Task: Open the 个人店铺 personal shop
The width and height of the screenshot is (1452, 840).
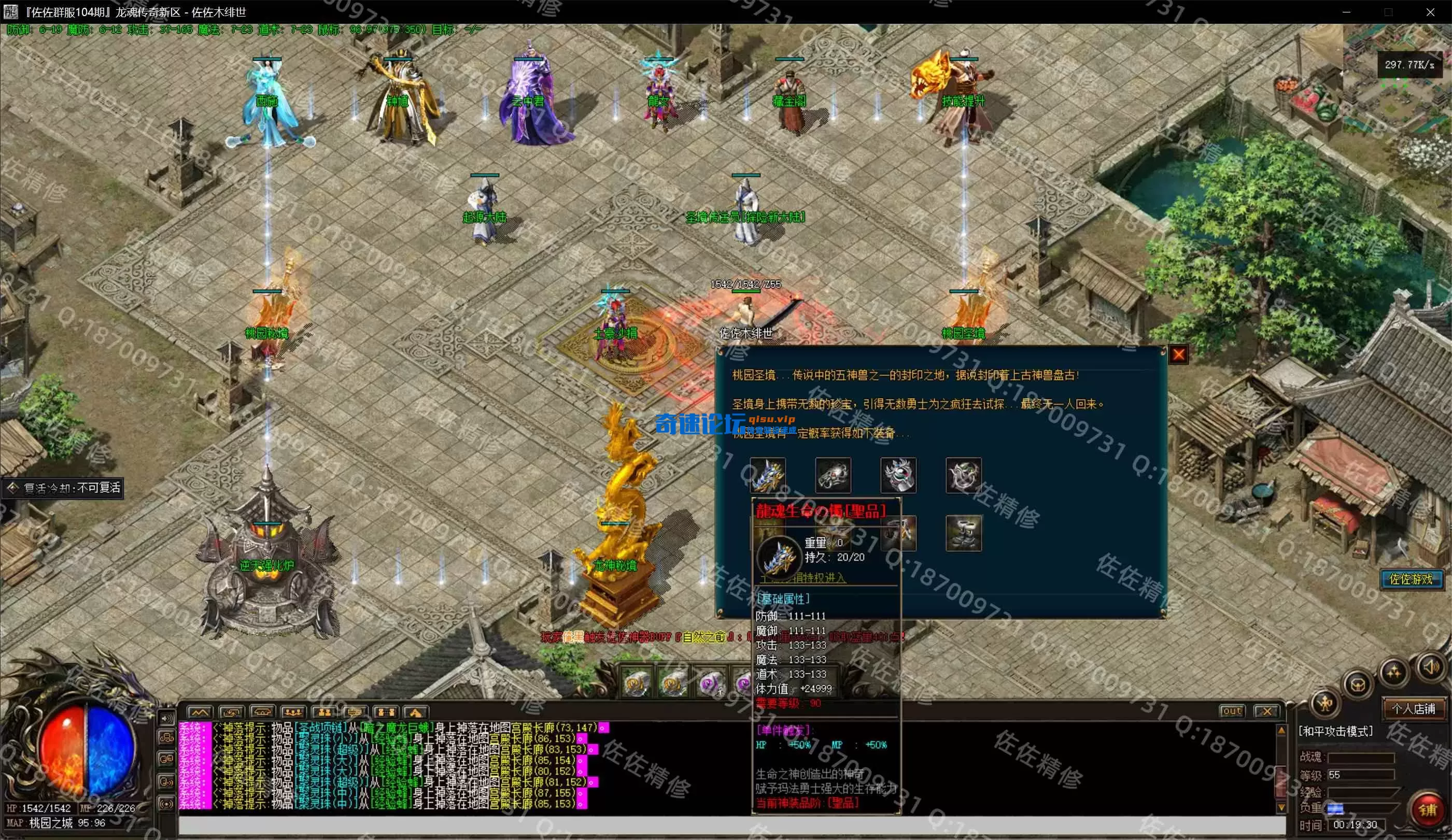Action: point(1413,709)
